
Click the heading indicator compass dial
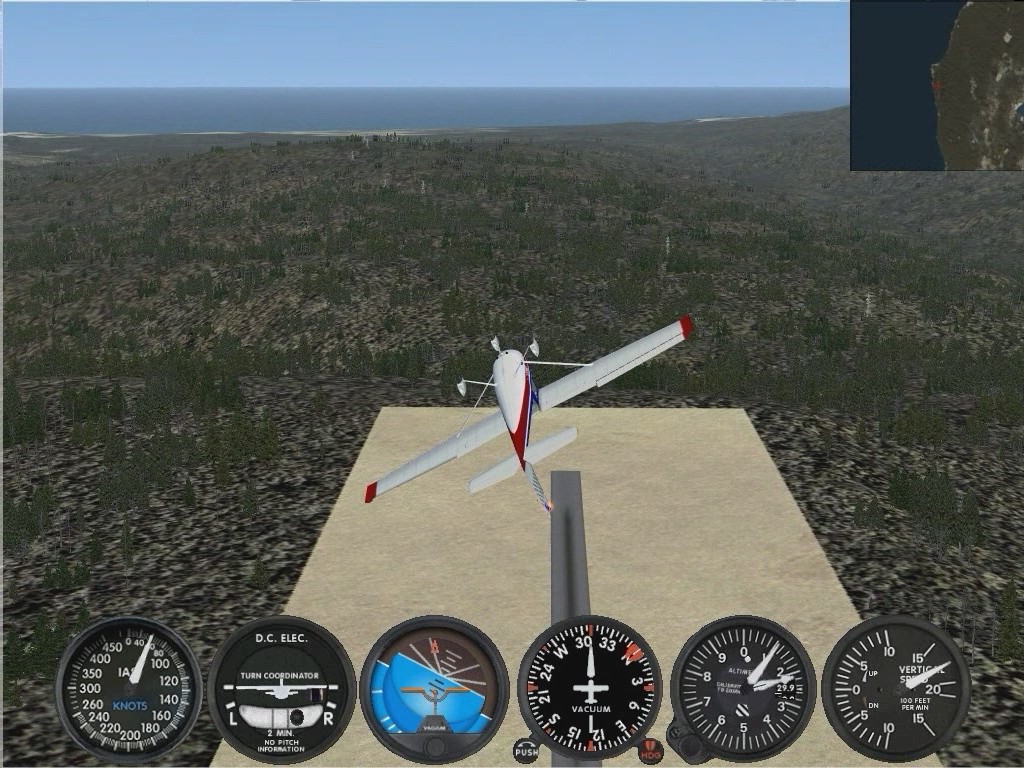tap(590, 688)
